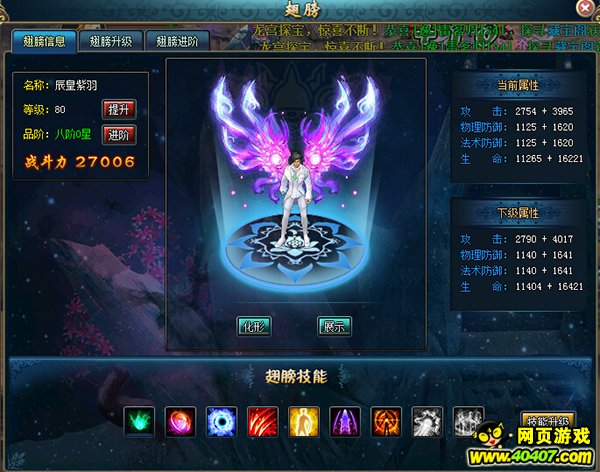The image size is (600, 472).
Task: Open the 翅膀升级 tab
Action: 111,42
